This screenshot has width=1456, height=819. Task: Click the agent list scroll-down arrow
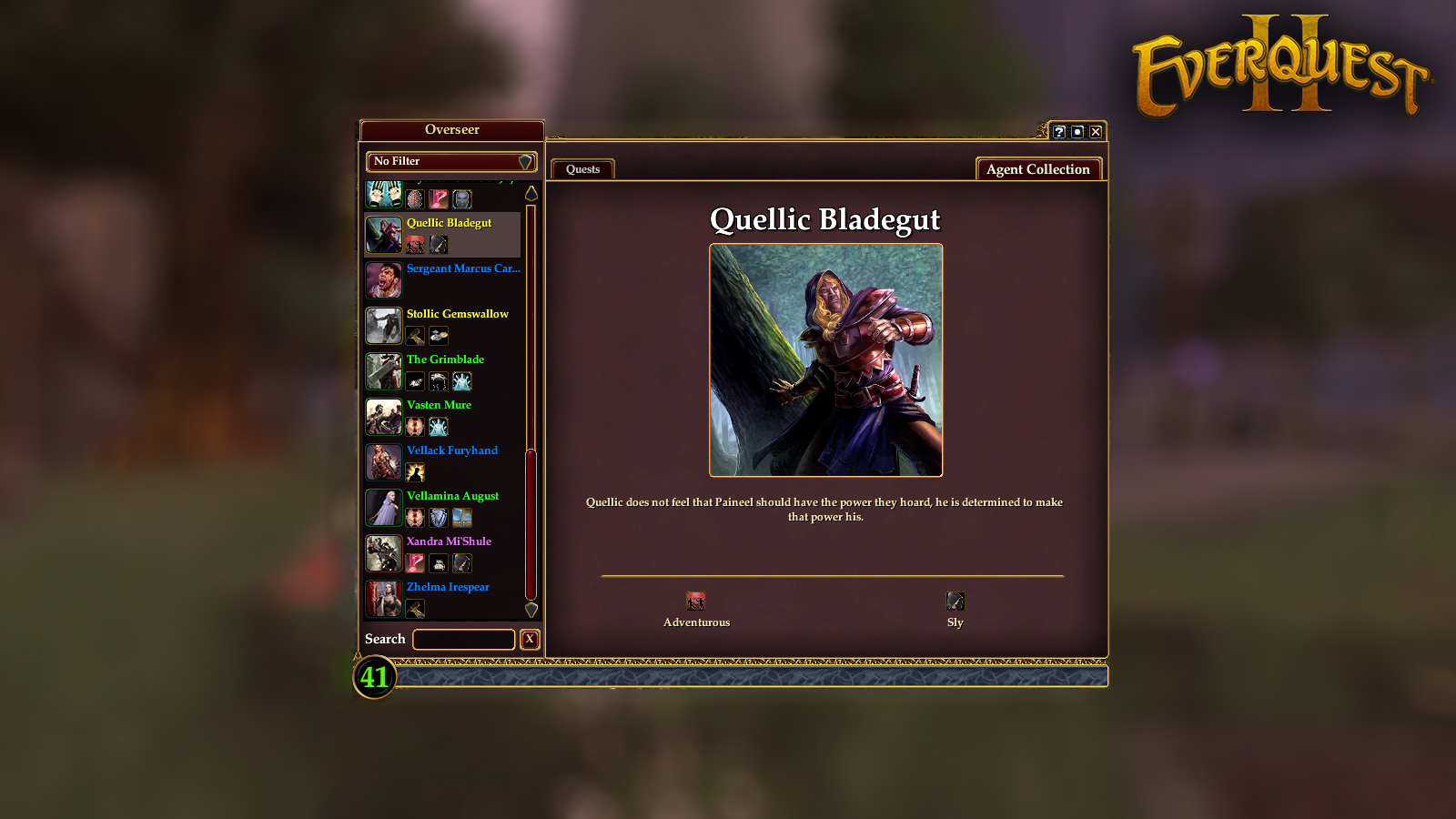tap(531, 610)
